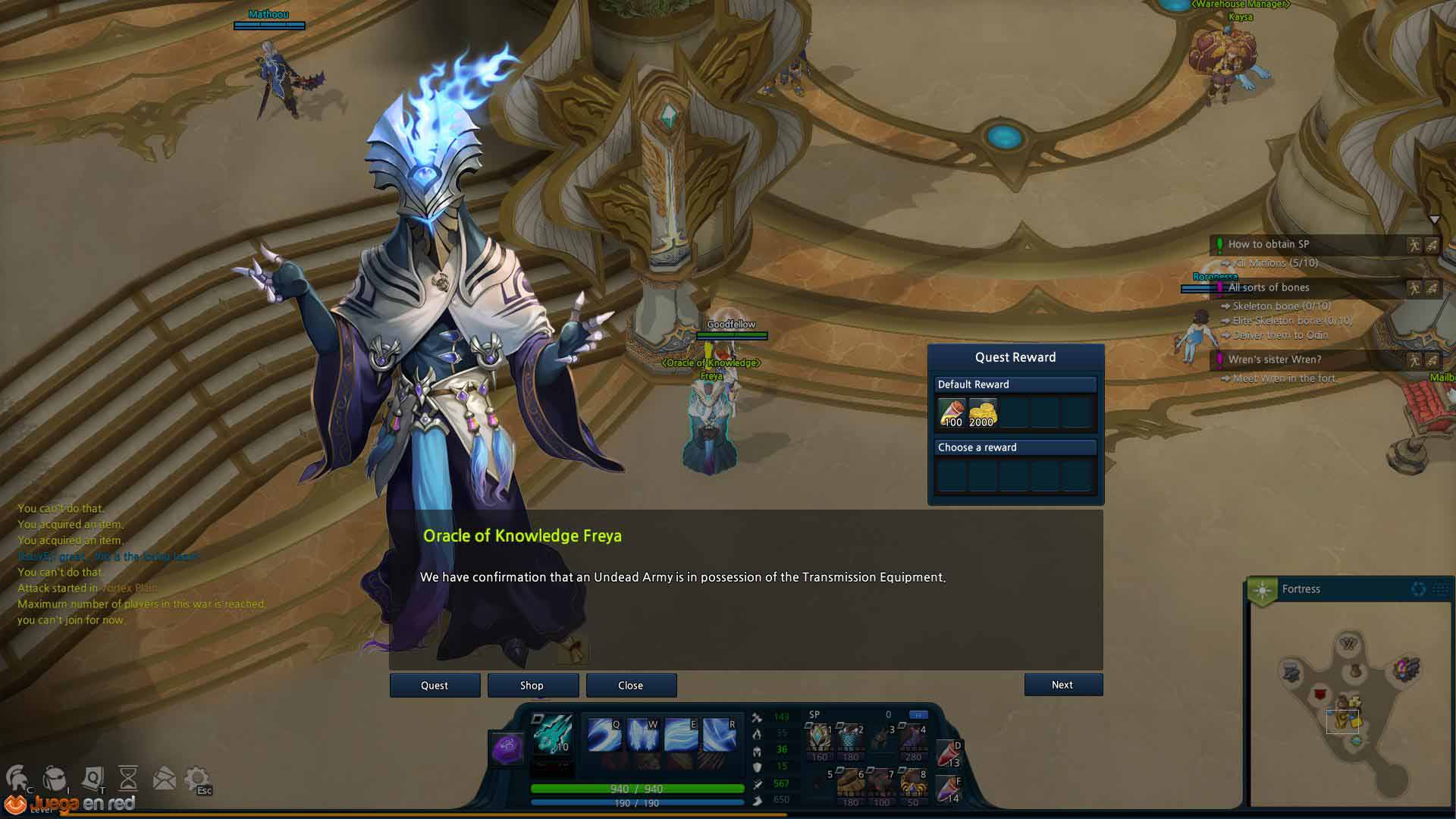Close the dialogue with Freya
Screen dimensions: 1456x819
[630, 685]
